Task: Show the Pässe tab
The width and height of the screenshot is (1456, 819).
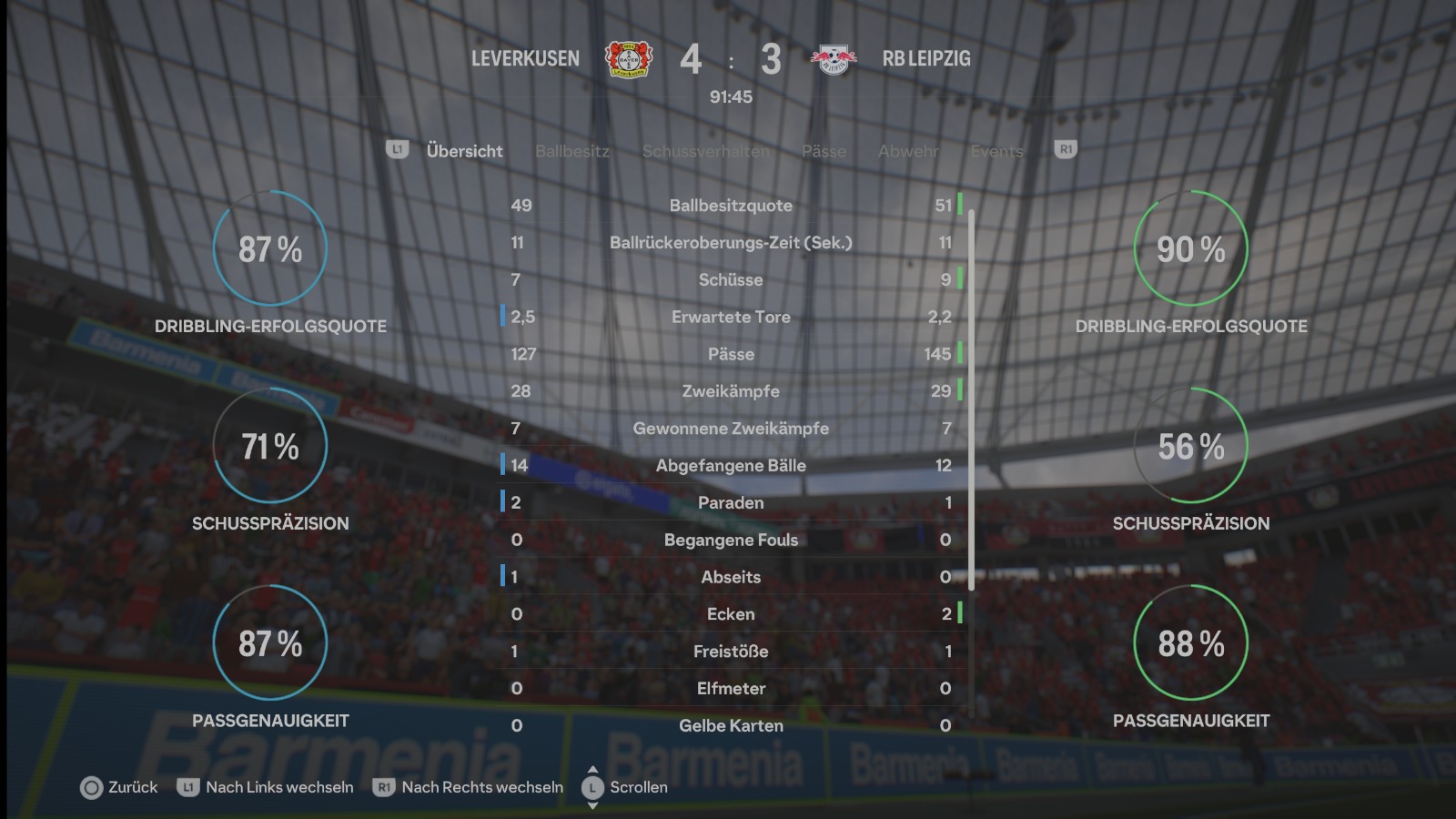Action: 824,151
